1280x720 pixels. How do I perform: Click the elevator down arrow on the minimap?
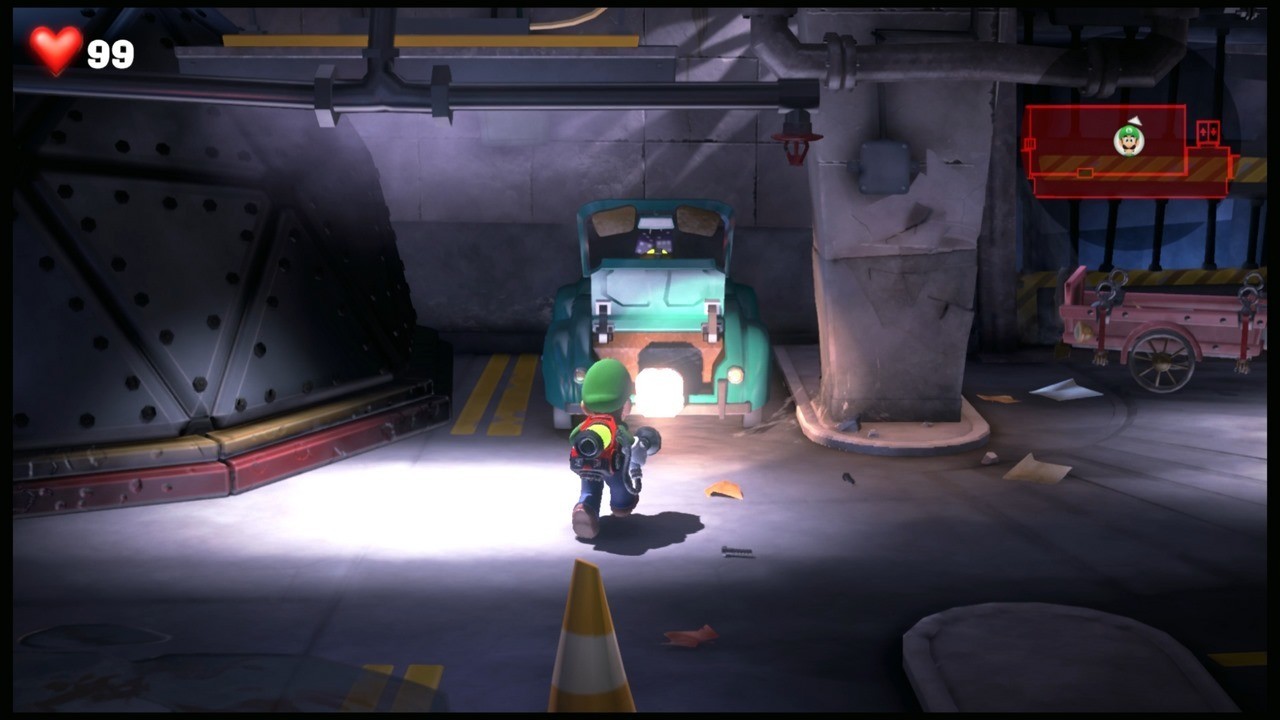click(1214, 133)
